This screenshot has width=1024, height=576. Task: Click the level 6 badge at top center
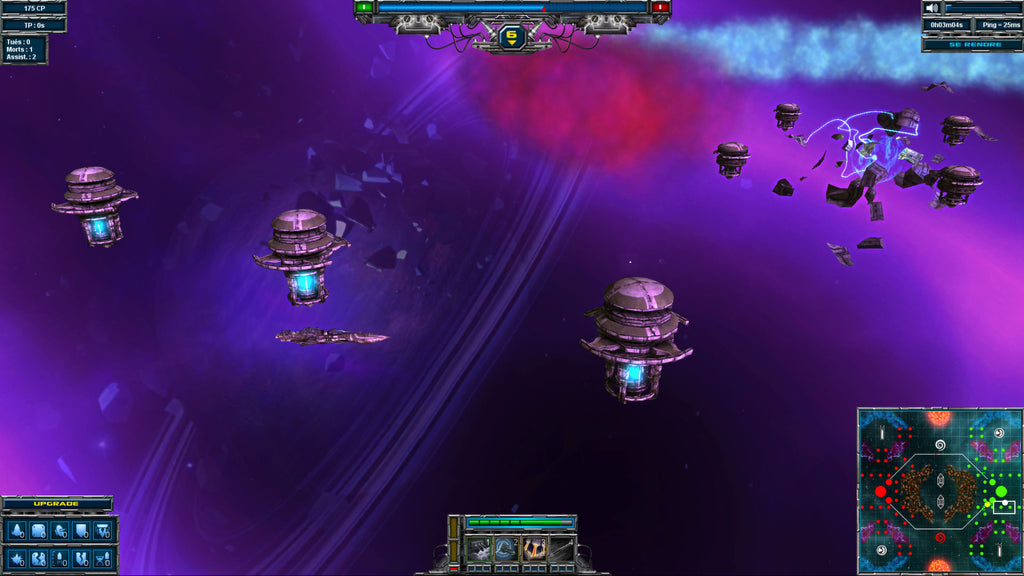click(512, 37)
